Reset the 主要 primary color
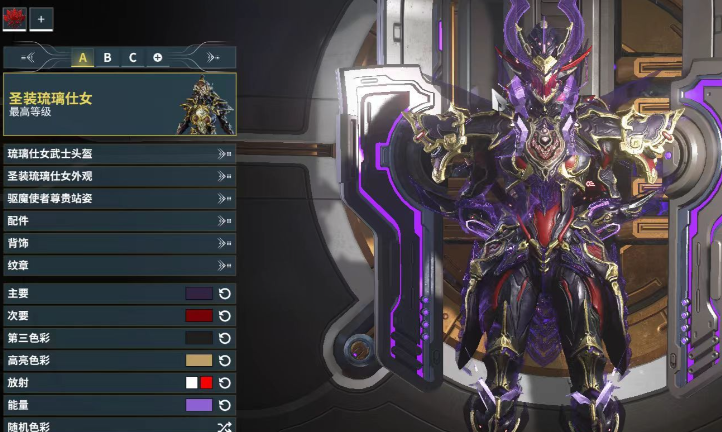The height and width of the screenshot is (432, 722). [225, 294]
